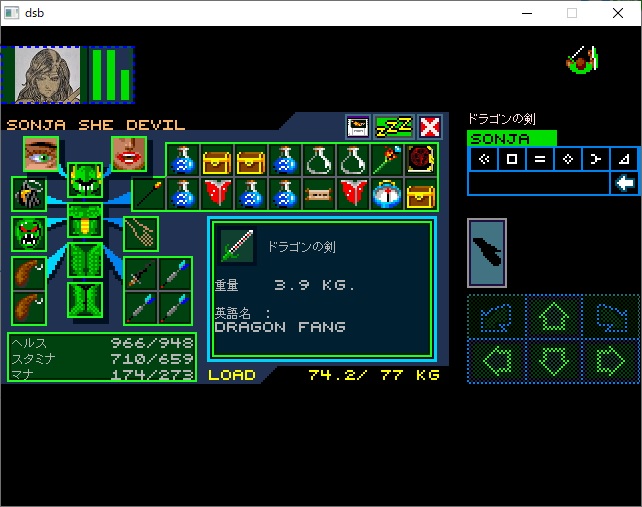Open the save disk menu icon

click(358, 127)
